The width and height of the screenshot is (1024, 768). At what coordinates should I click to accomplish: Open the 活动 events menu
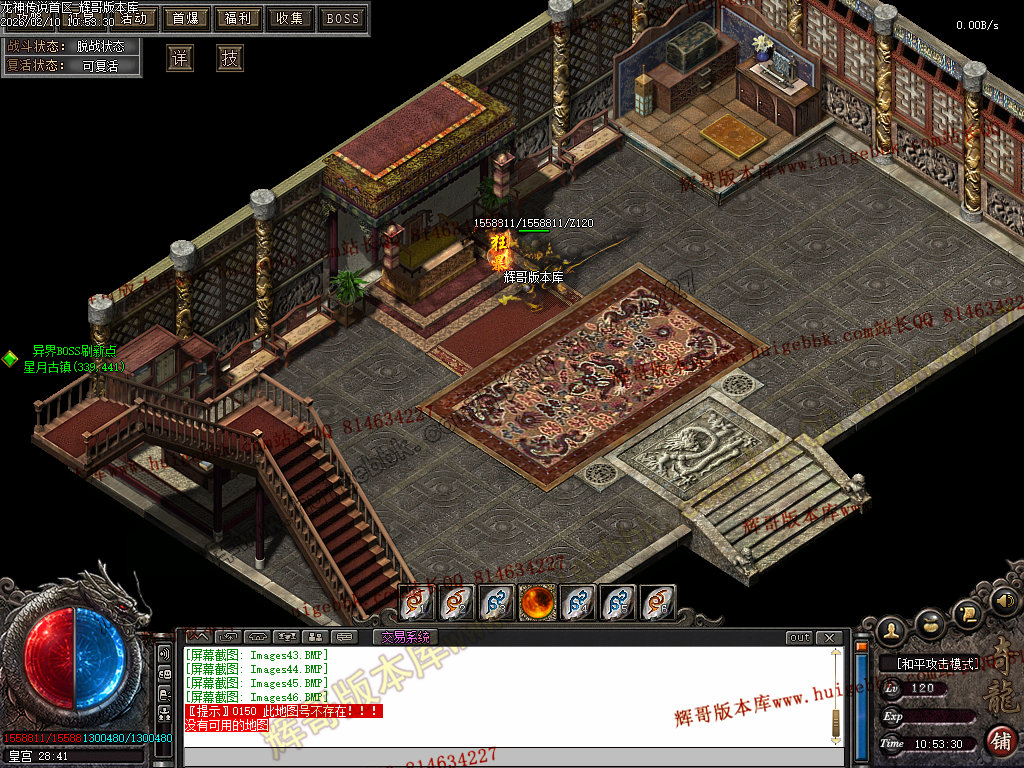[x=134, y=18]
